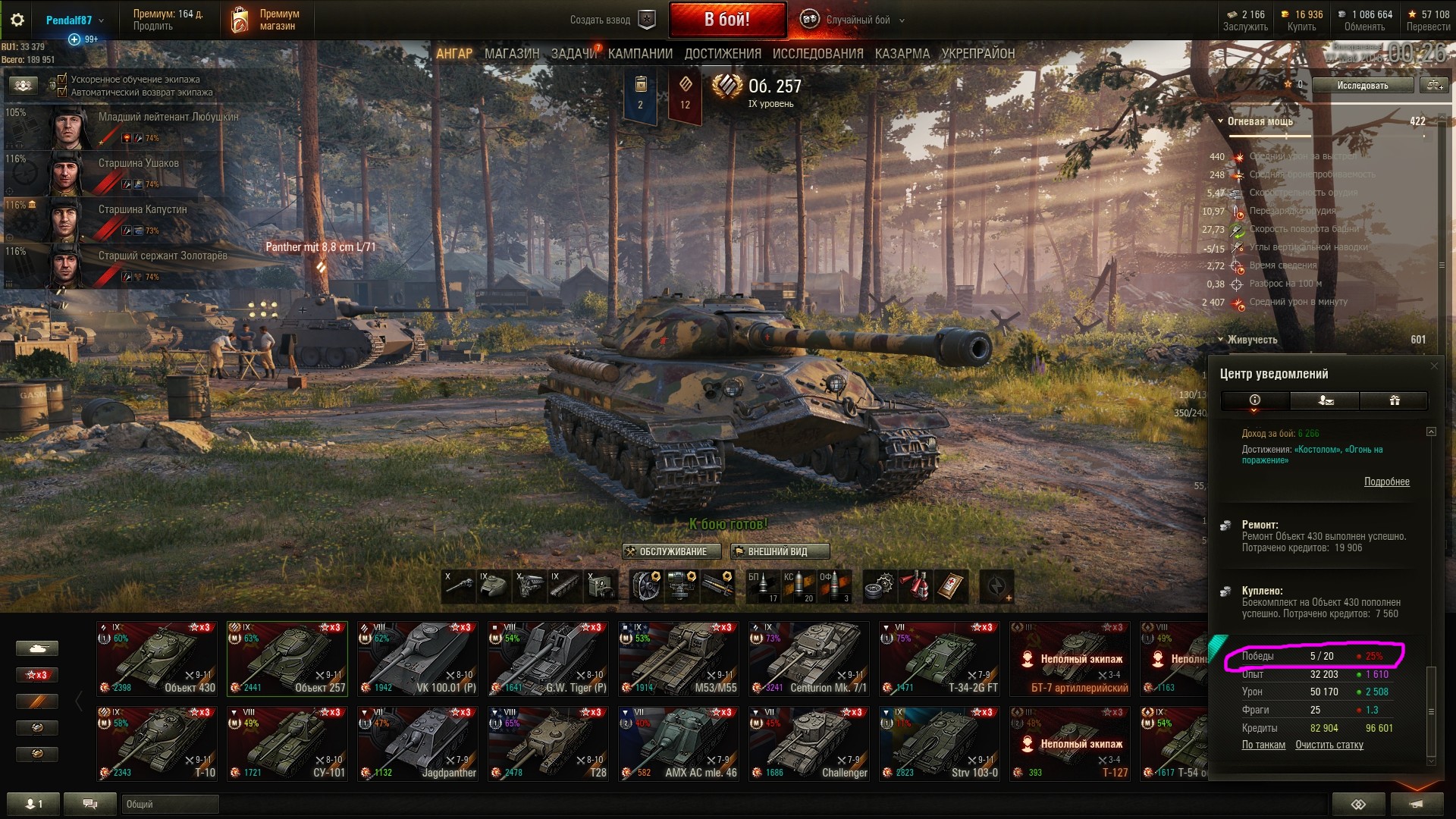The height and width of the screenshot is (819, 1456).
Task: Open the Премиум магазин
Action: pyautogui.click(x=265, y=20)
